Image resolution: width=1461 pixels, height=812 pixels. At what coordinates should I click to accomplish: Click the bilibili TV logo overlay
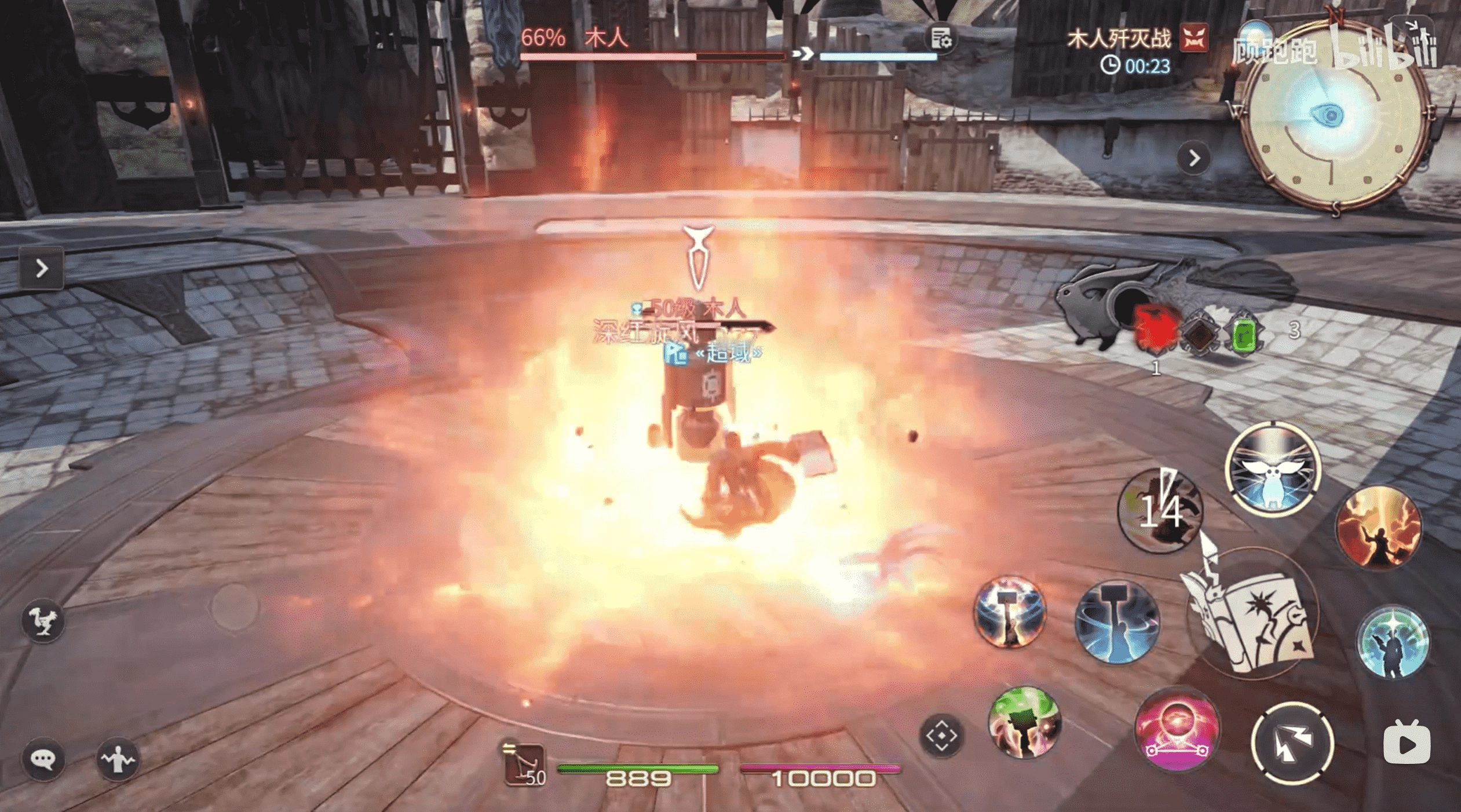(1407, 744)
